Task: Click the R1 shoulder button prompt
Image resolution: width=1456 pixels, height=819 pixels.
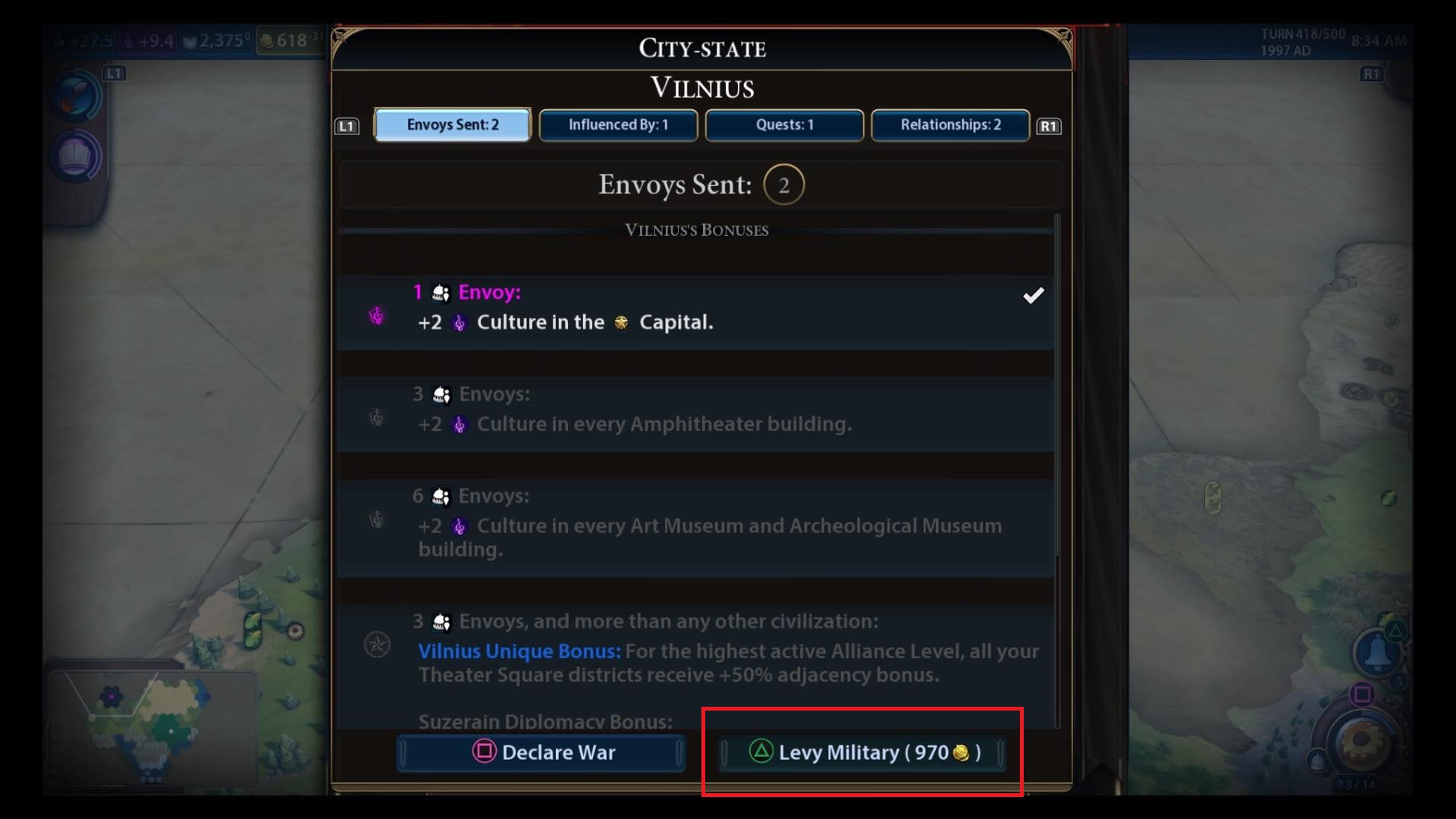Action: pyautogui.click(x=1050, y=126)
